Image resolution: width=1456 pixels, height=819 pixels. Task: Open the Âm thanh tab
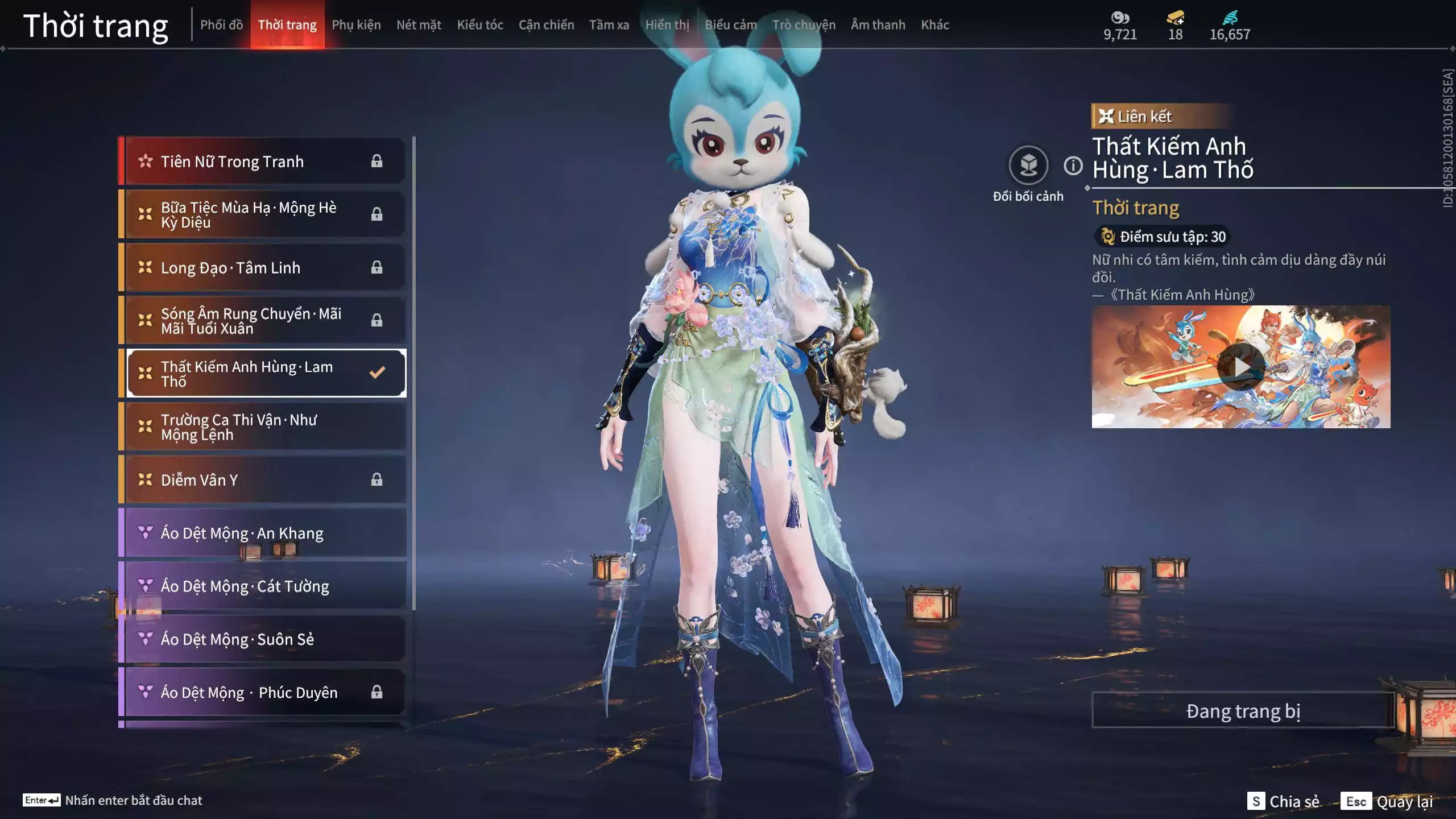878,24
